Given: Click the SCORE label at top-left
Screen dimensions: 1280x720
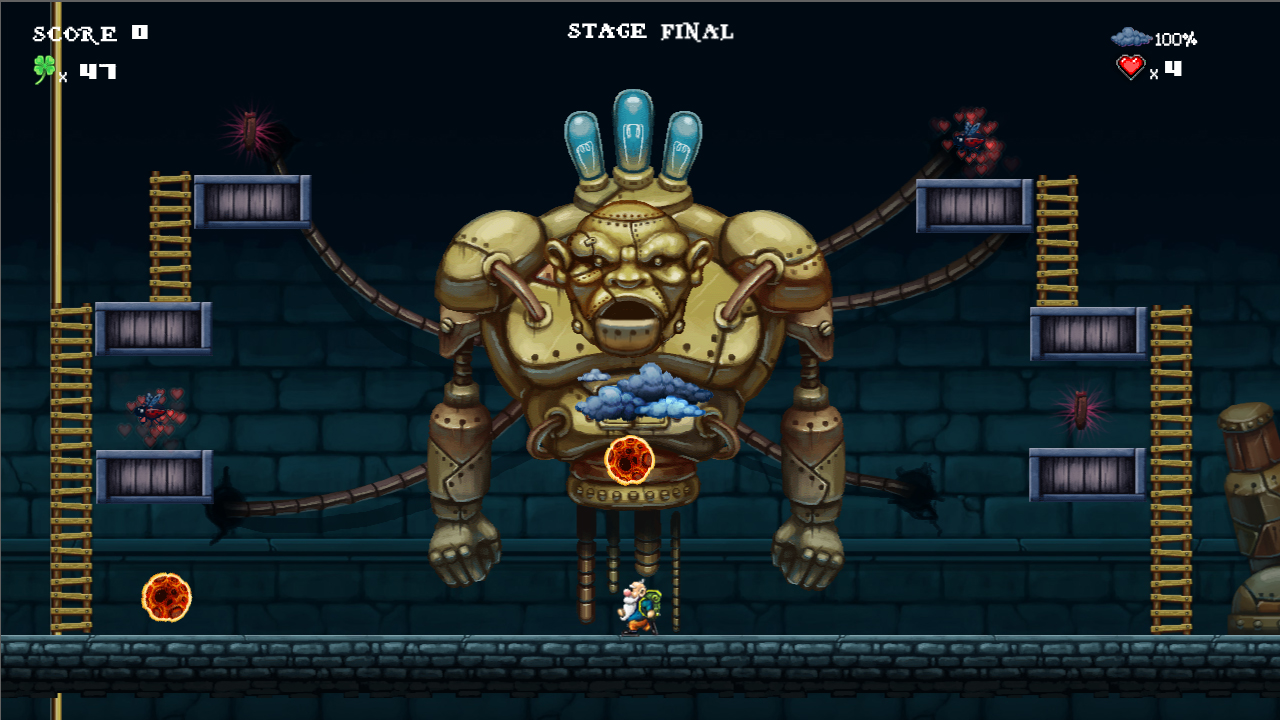Looking at the screenshot, I should tap(73, 32).
